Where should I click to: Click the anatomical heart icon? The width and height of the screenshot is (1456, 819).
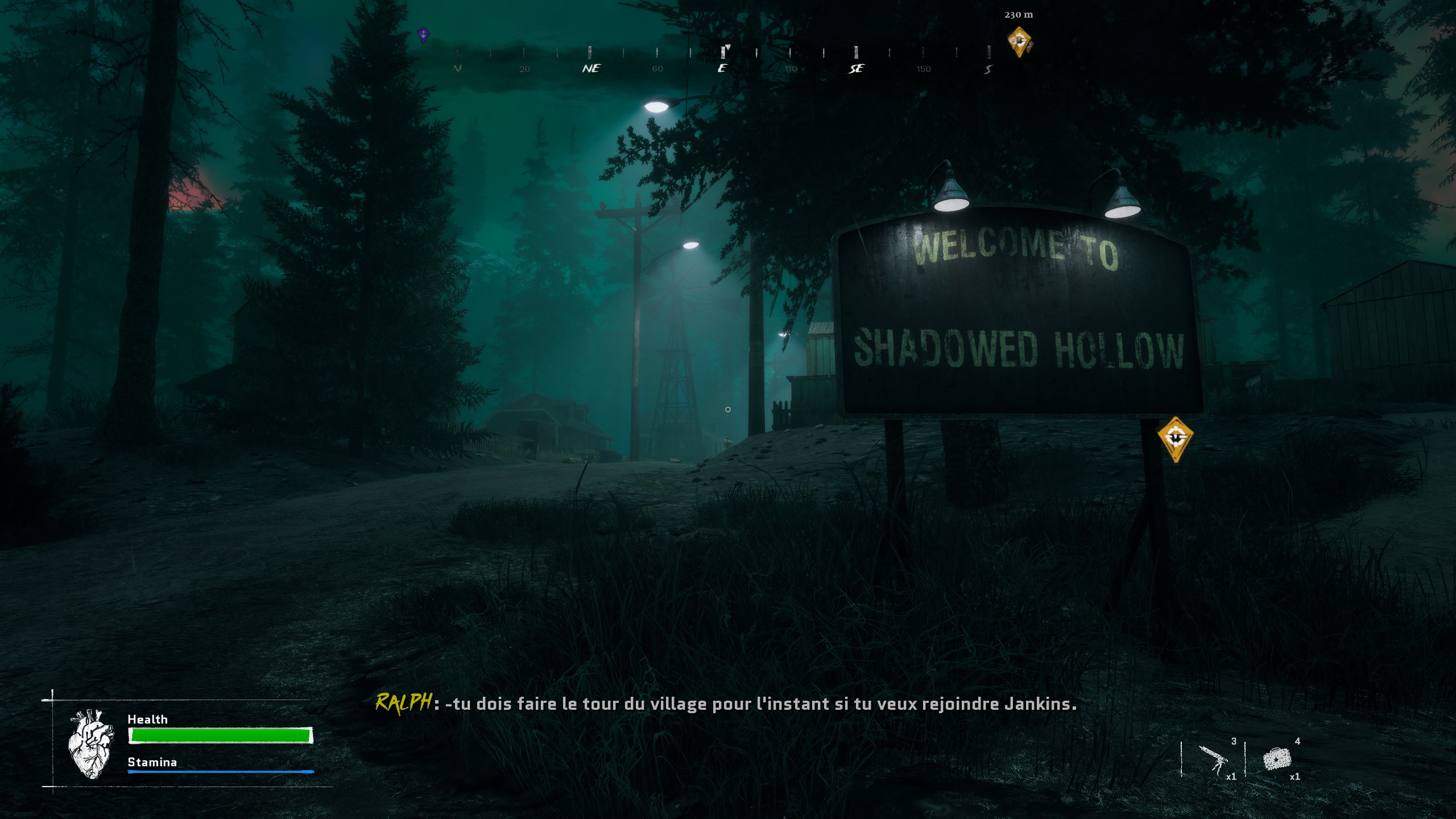[x=90, y=743]
